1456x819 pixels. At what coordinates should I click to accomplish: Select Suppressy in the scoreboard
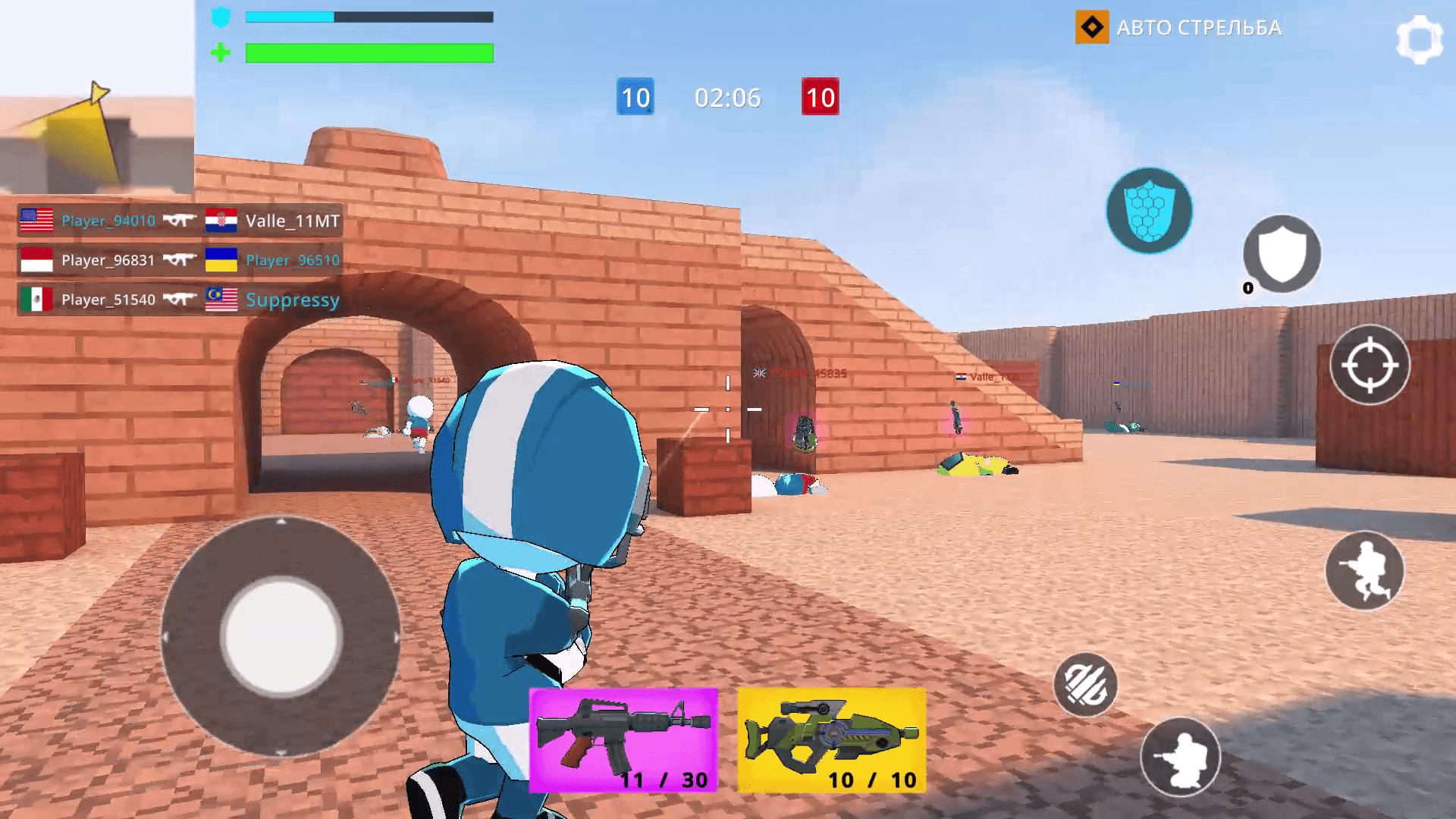pyautogui.click(x=290, y=300)
